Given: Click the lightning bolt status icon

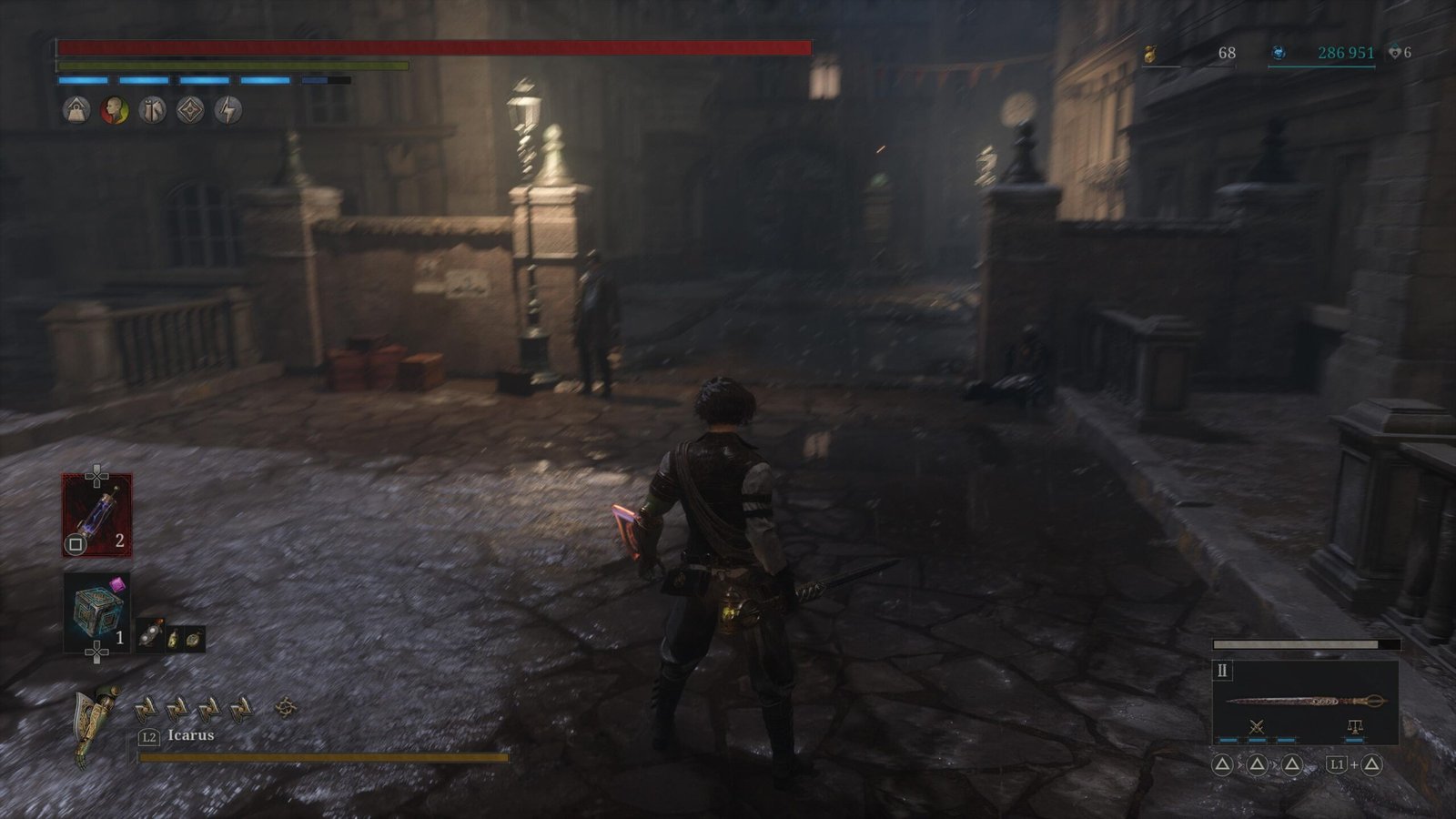Looking at the screenshot, I should pyautogui.click(x=228, y=111).
